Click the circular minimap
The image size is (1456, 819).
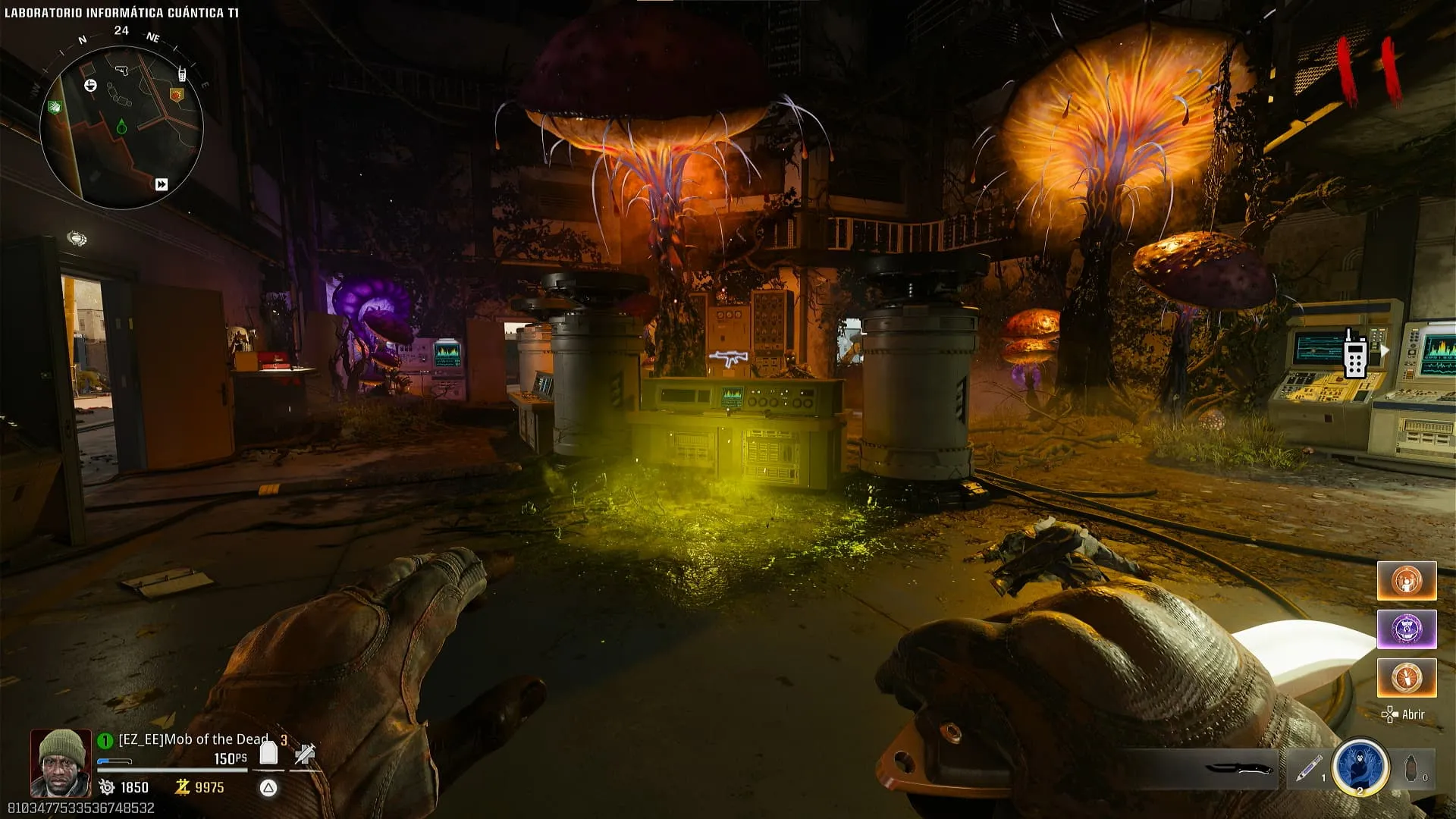[x=121, y=127]
